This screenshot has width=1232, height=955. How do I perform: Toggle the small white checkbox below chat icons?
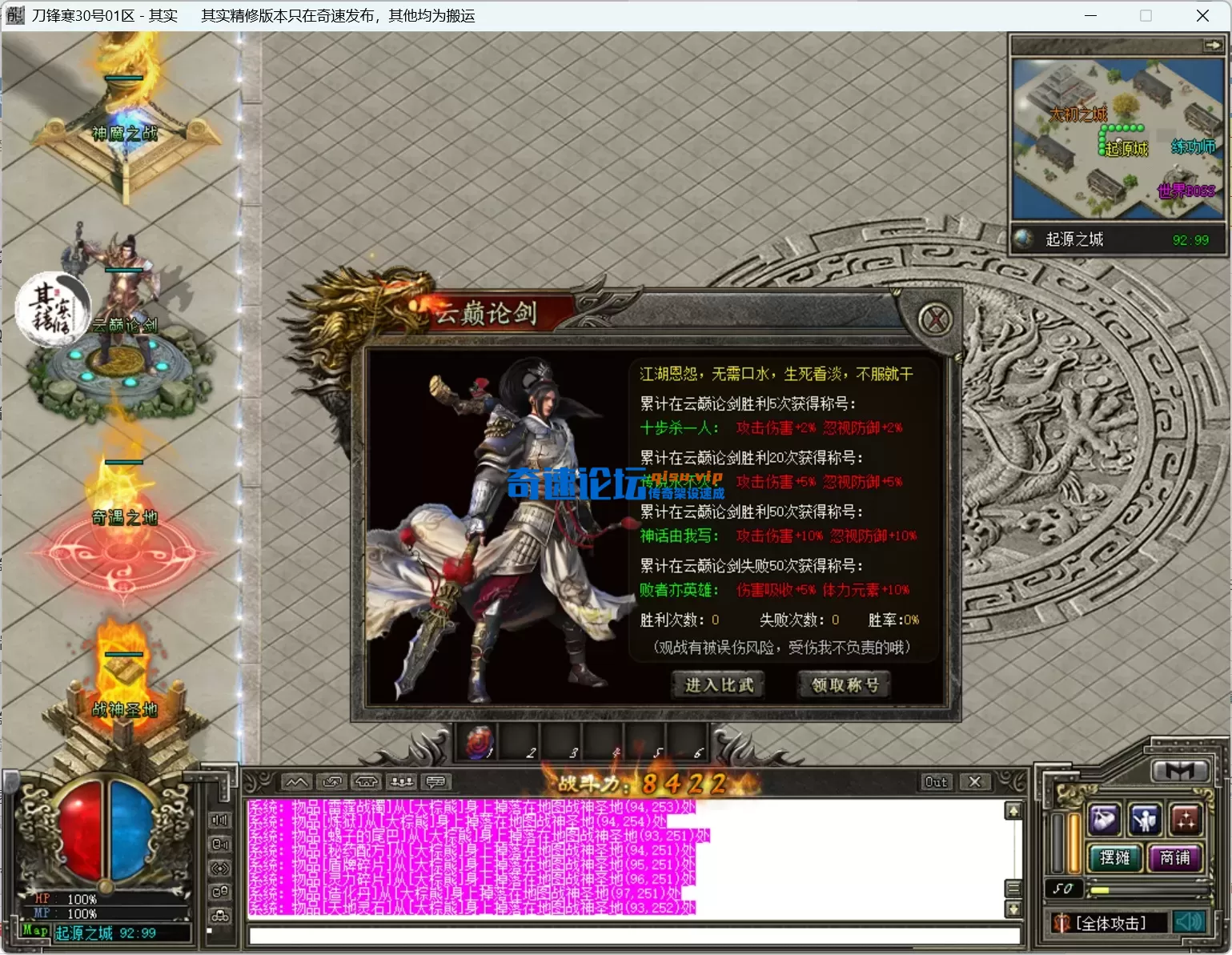pos(210,930)
